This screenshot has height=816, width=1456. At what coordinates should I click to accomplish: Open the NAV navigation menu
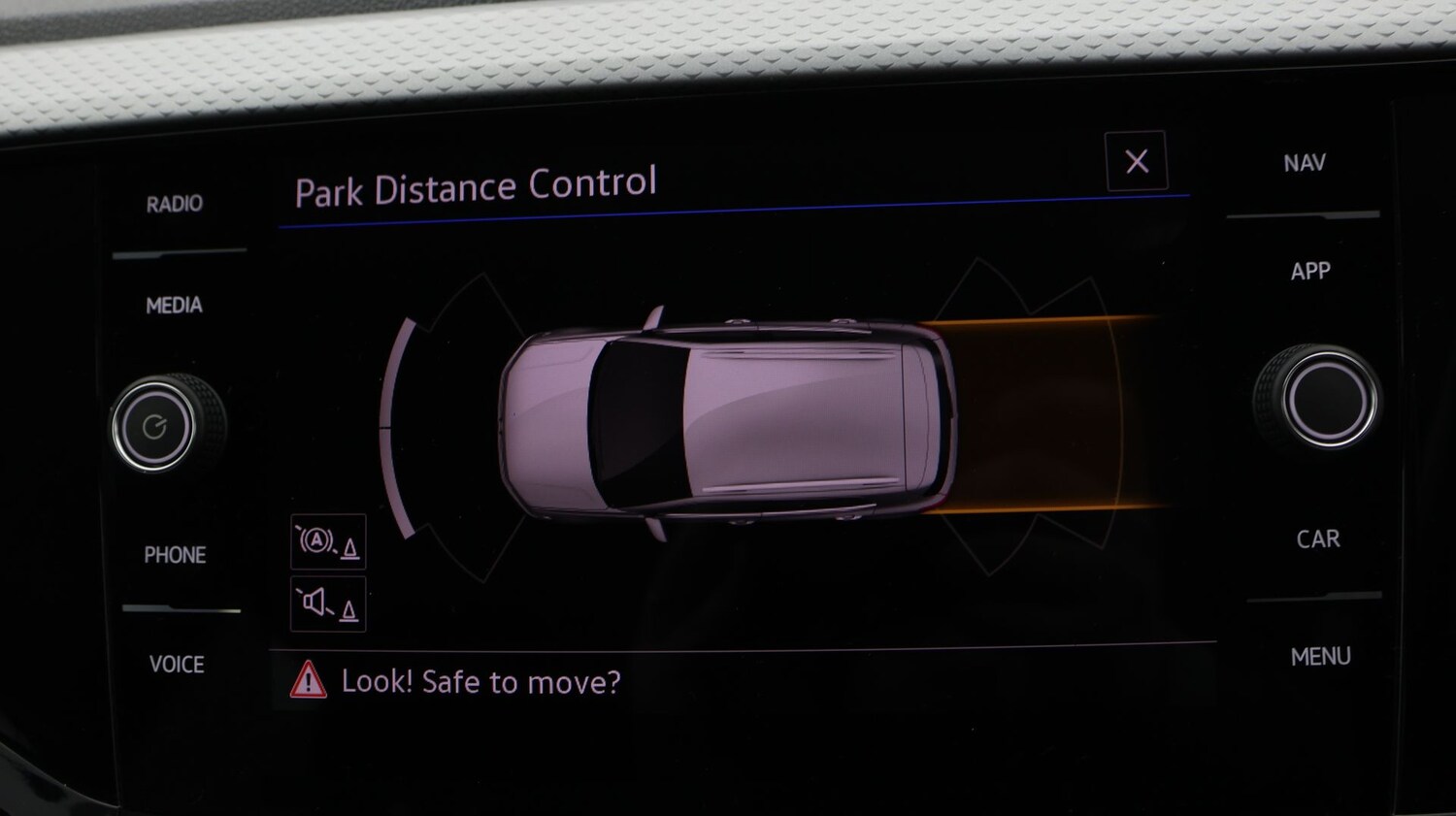pos(1304,163)
